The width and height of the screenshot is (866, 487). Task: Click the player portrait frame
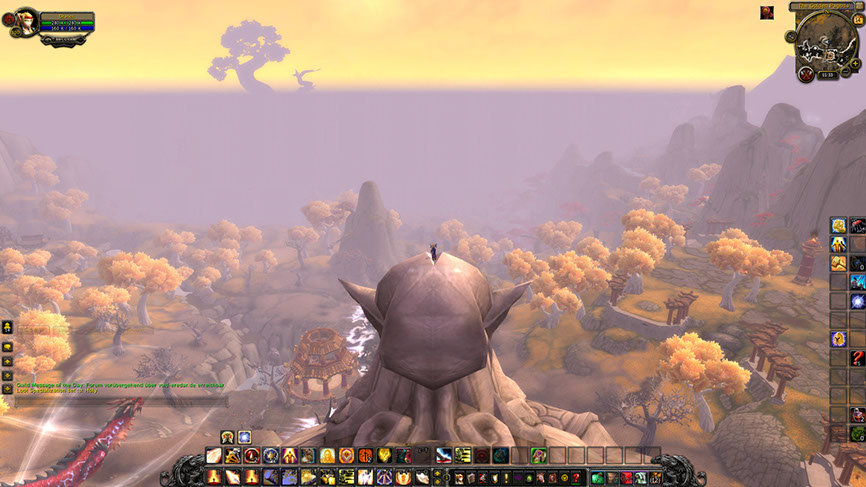click(x=27, y=21)
